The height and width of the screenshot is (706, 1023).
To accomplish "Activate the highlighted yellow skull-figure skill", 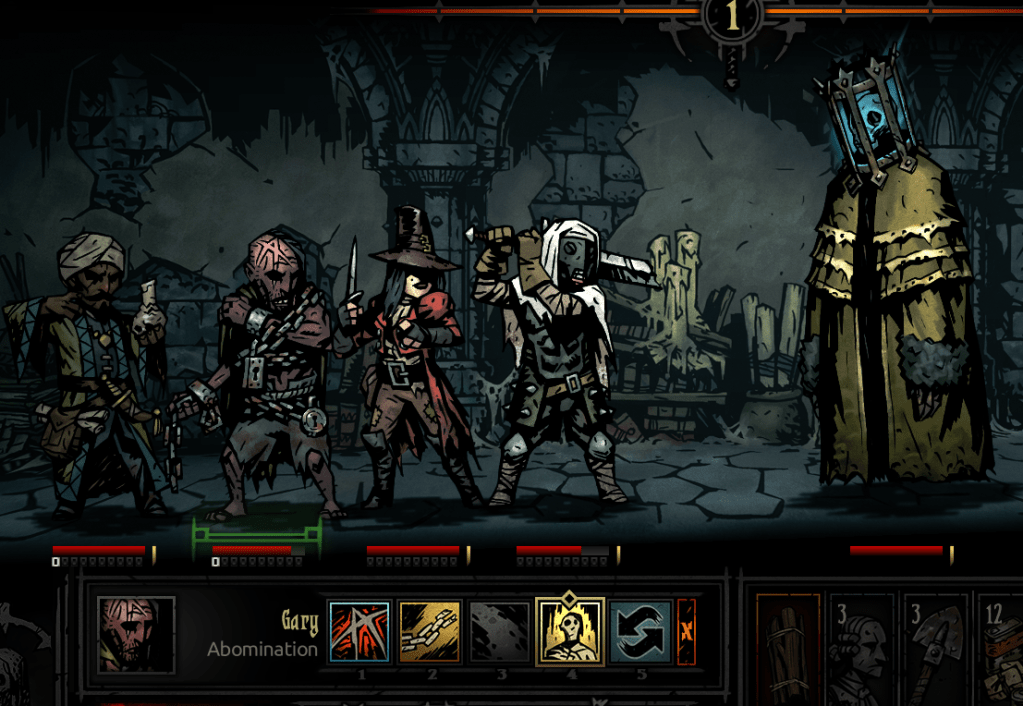I will [x=570, y=632].
